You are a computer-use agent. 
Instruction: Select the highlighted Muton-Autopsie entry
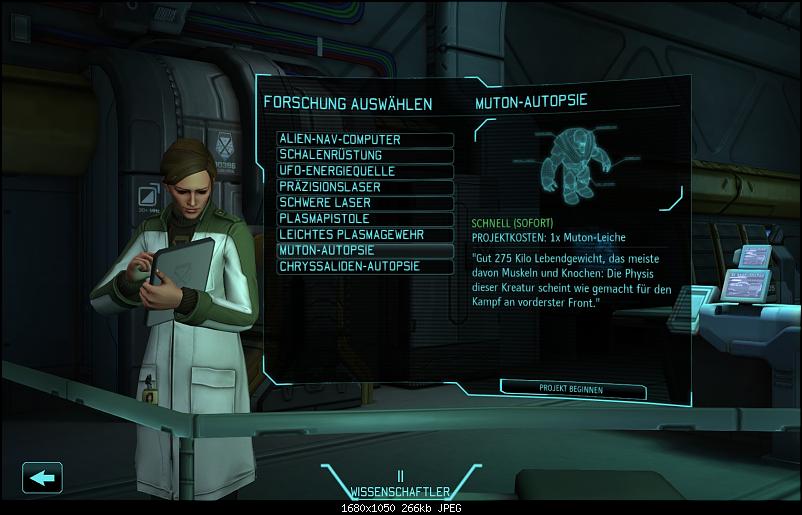(366, 250)
